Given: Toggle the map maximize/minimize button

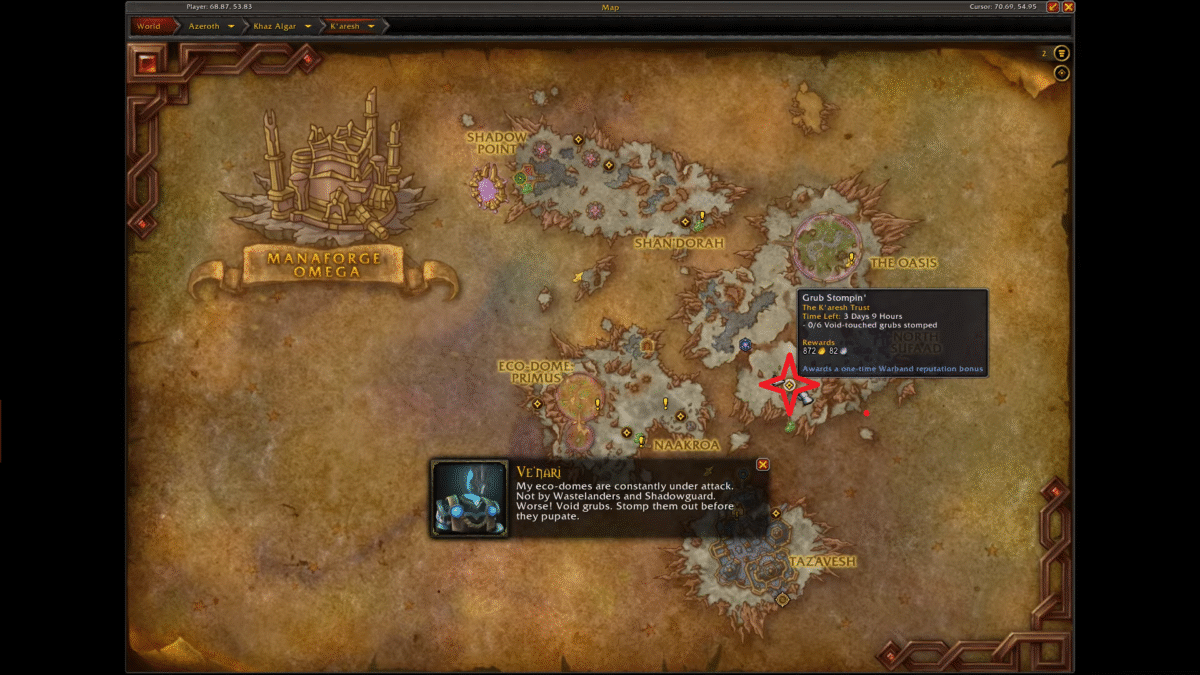Looking at the screenshot, I should pyautogui.click(x=1052, y=7).
